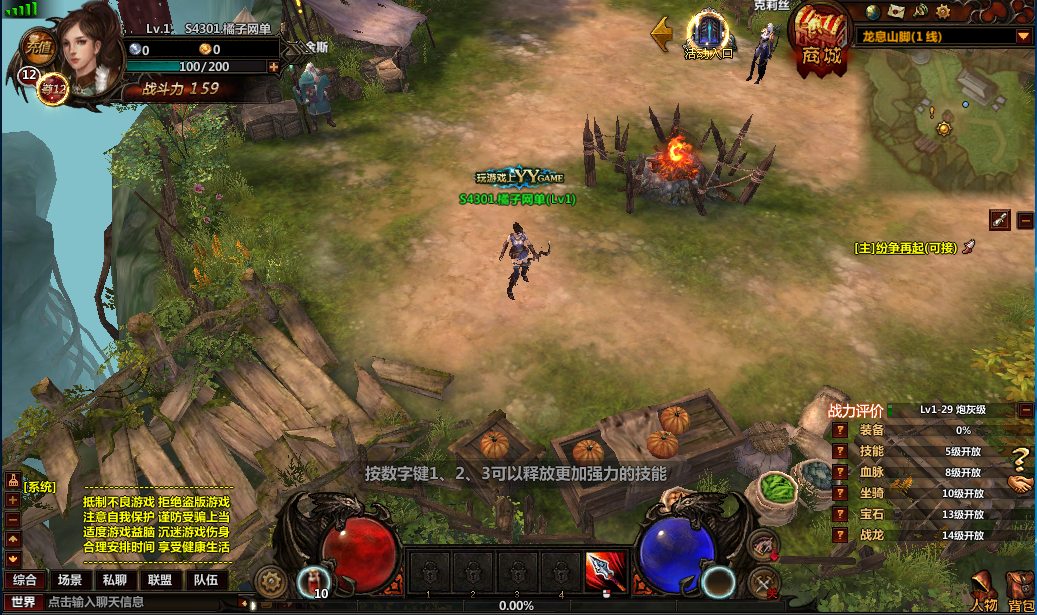1037x615 pixels.
Task: Open the map line dropdown arrow
Action: [x=1023, y=37]
